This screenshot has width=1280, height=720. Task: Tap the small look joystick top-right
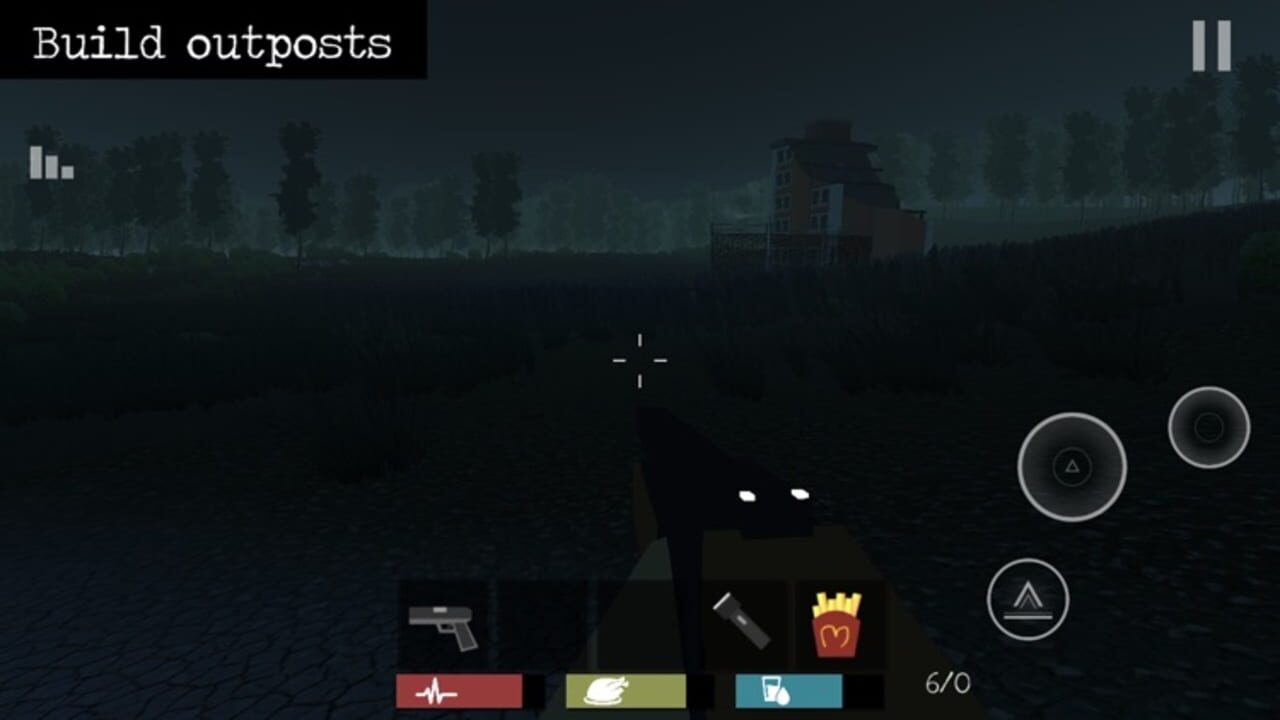coord(1208,428)
